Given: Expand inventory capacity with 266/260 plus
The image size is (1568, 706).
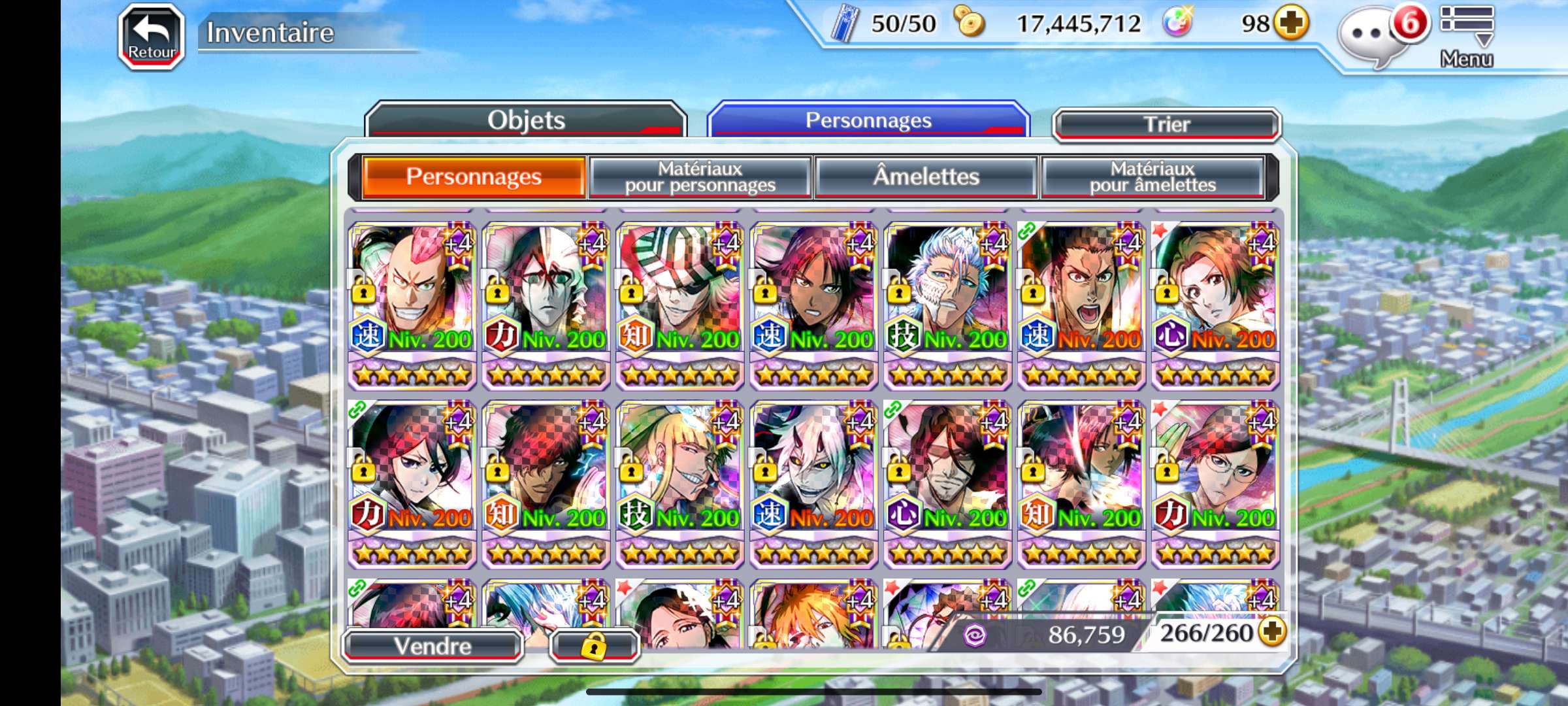Looking at the screenshot, I should 1273,631.
